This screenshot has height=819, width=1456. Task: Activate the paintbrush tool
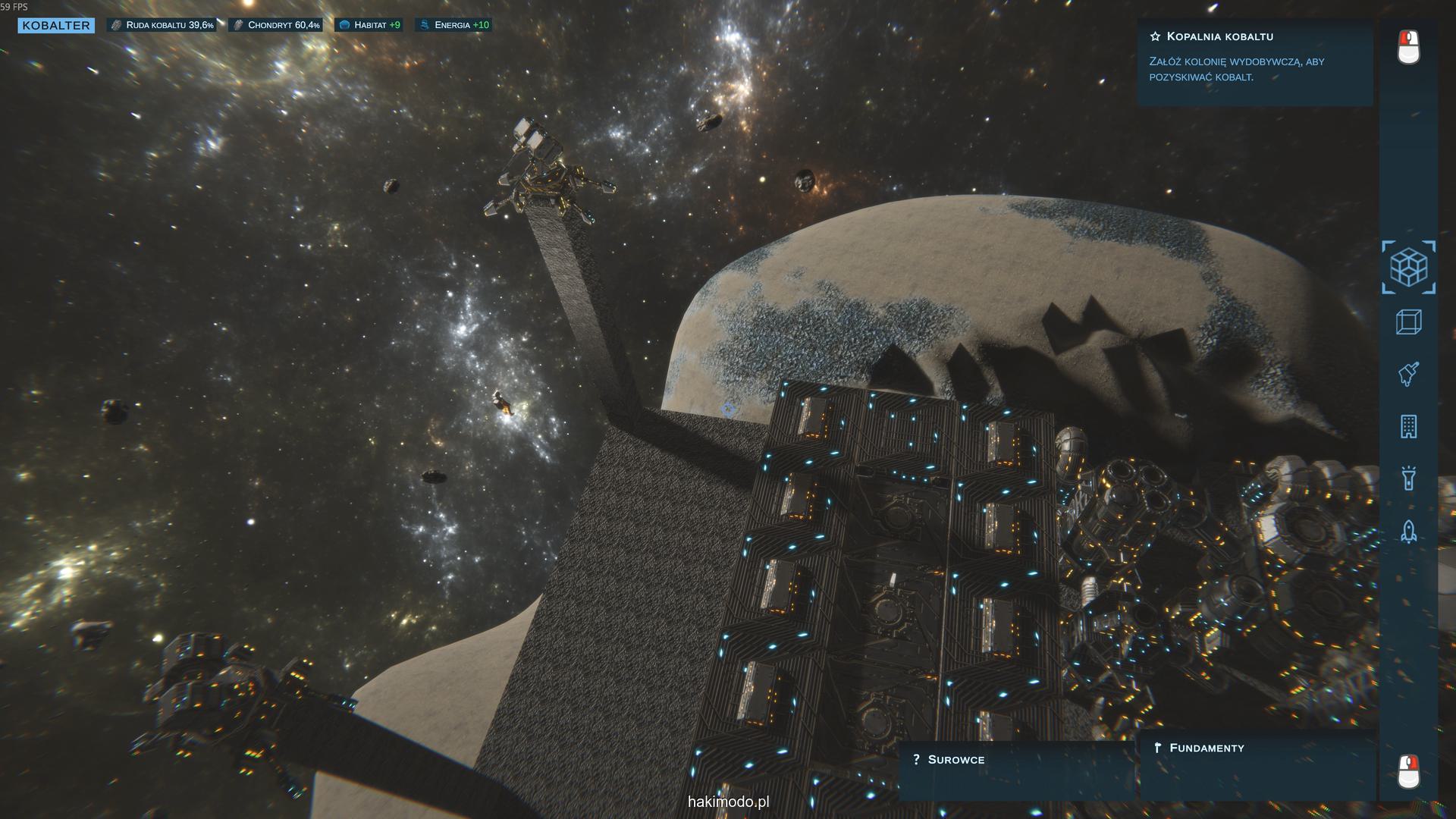click(1408, 374)
